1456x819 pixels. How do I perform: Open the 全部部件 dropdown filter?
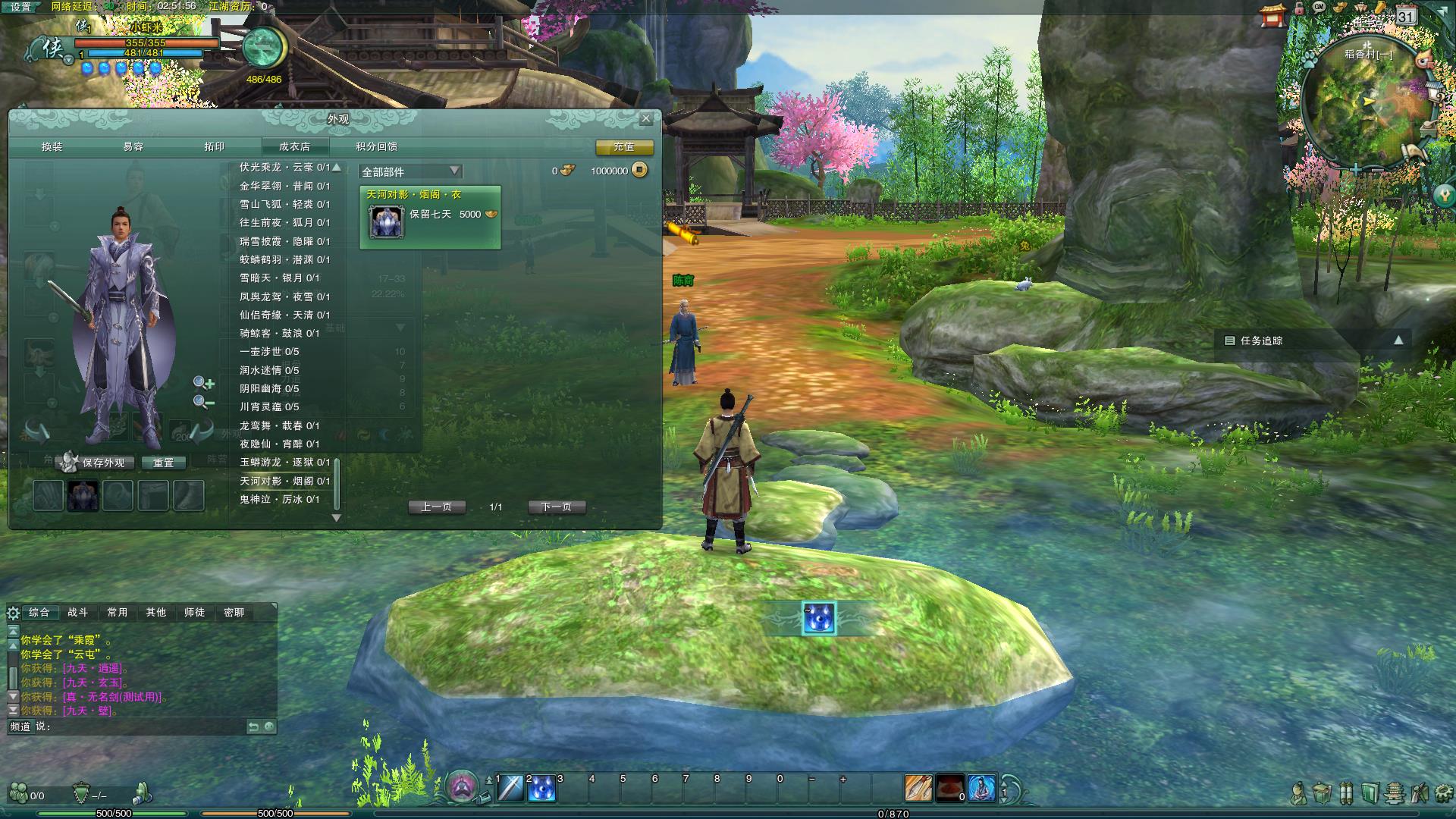[410, 171]
